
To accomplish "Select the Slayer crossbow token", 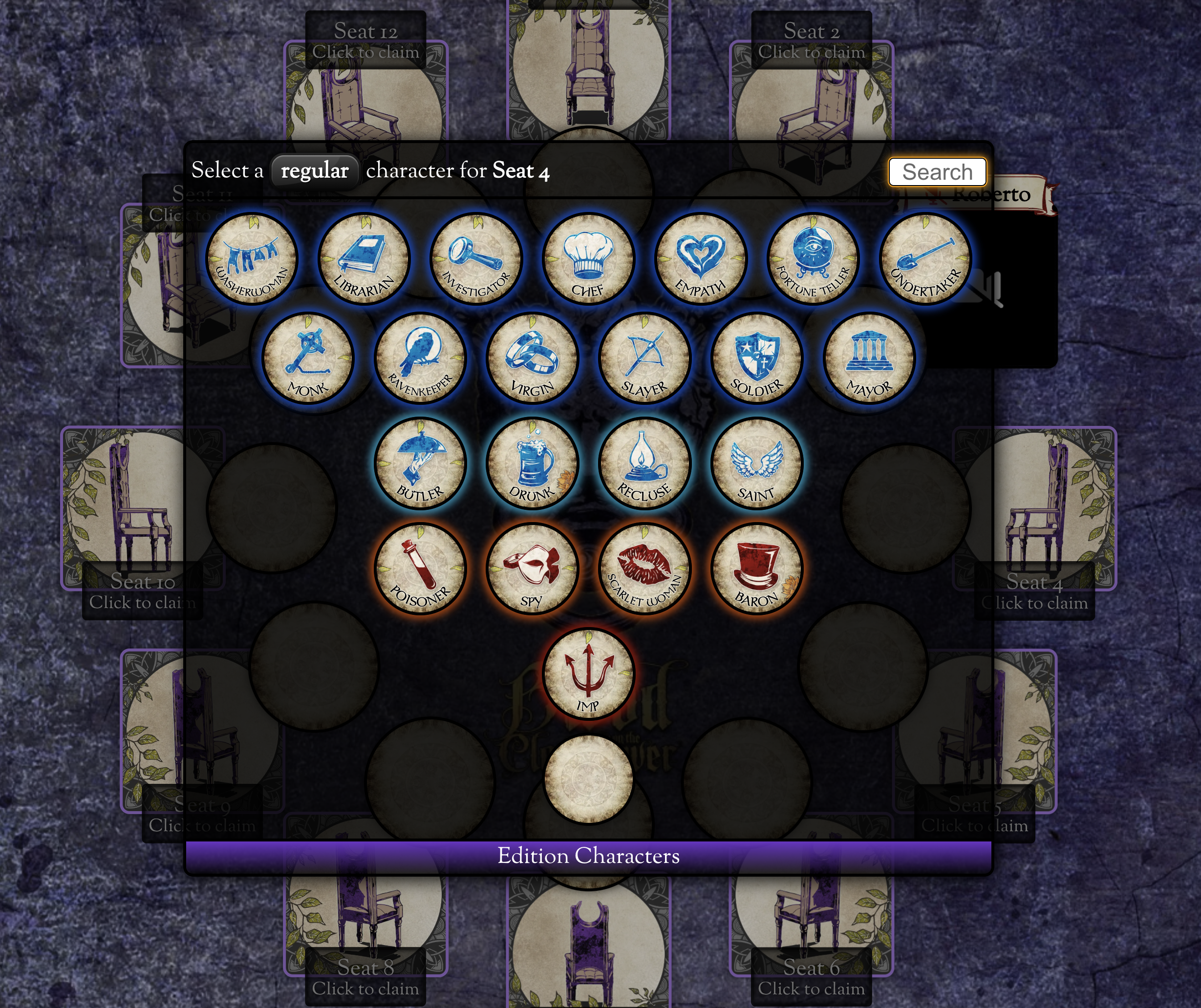I will tap(644, 358).
